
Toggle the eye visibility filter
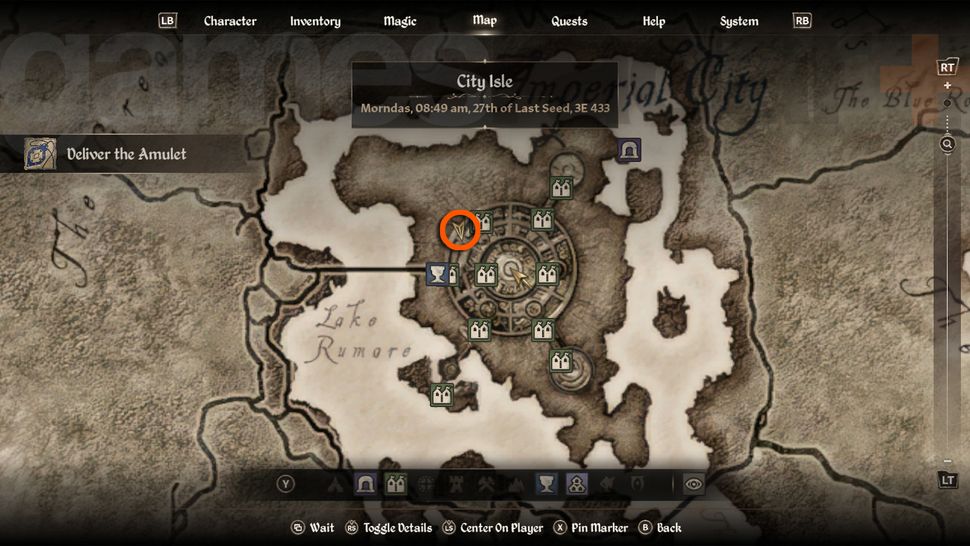[692, 484]
